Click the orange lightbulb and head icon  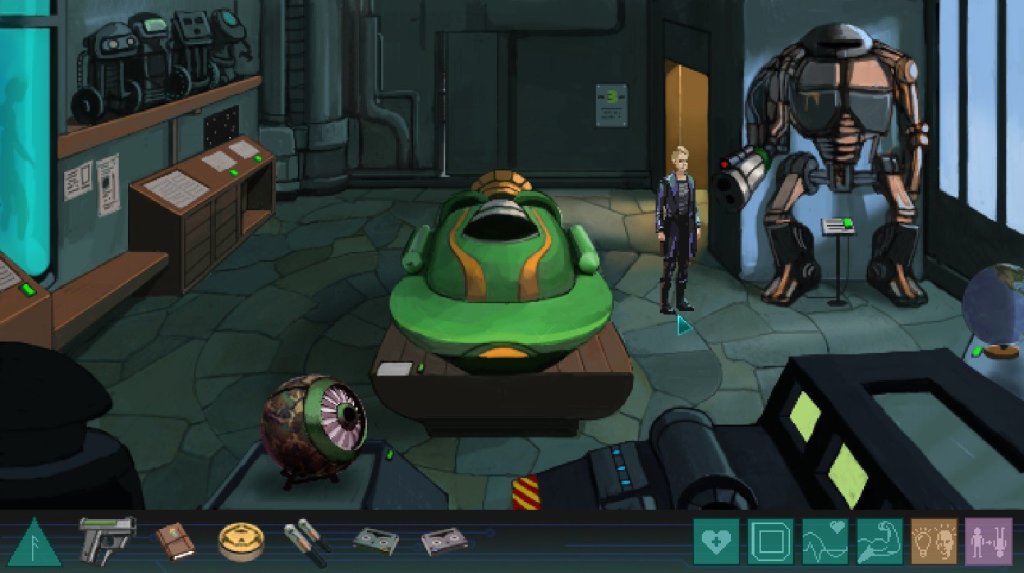pyautogui.click(x=934, y=541)
